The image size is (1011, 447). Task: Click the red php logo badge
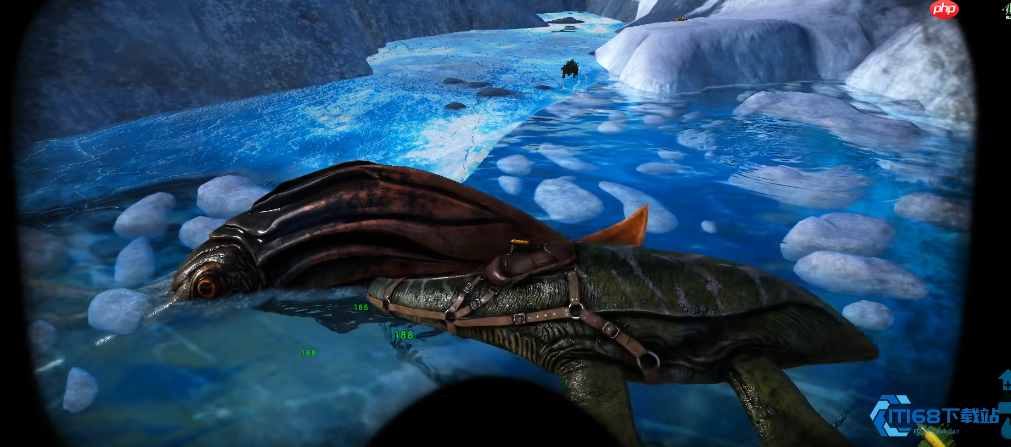tap(944, 9)
